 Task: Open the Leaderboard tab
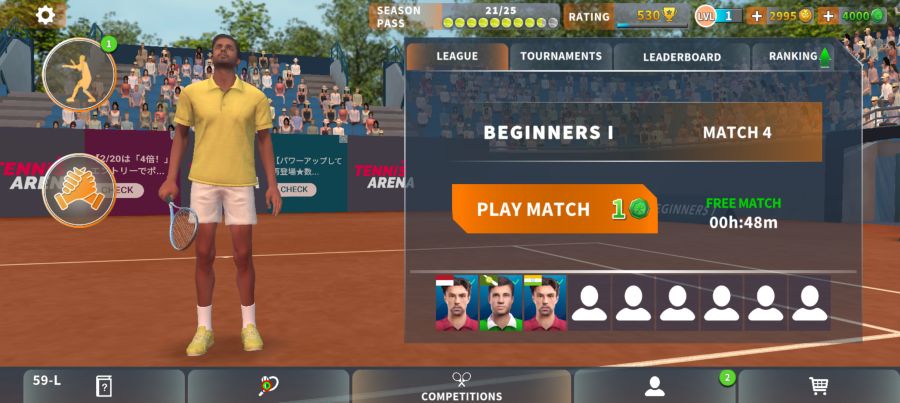681,57
